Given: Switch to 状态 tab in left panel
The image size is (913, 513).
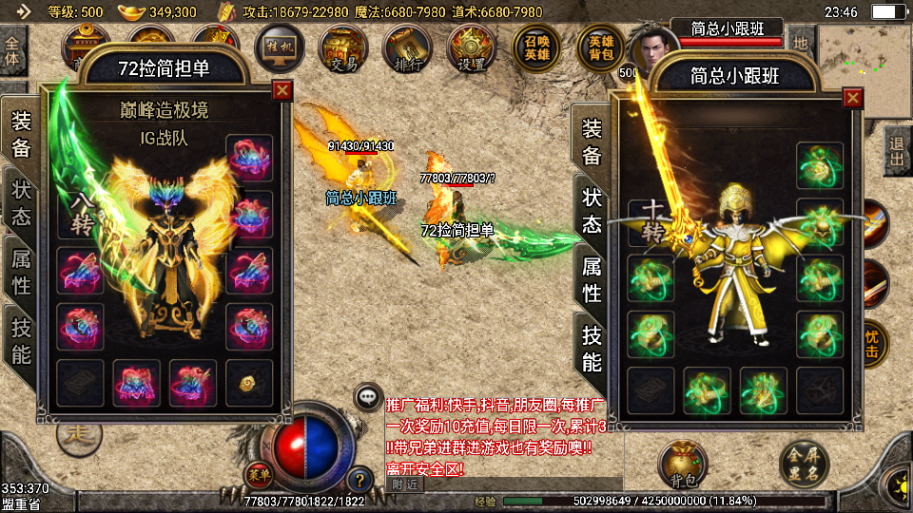Looking at the screenshot, I should pyautogui.click(x=21, y=203).
